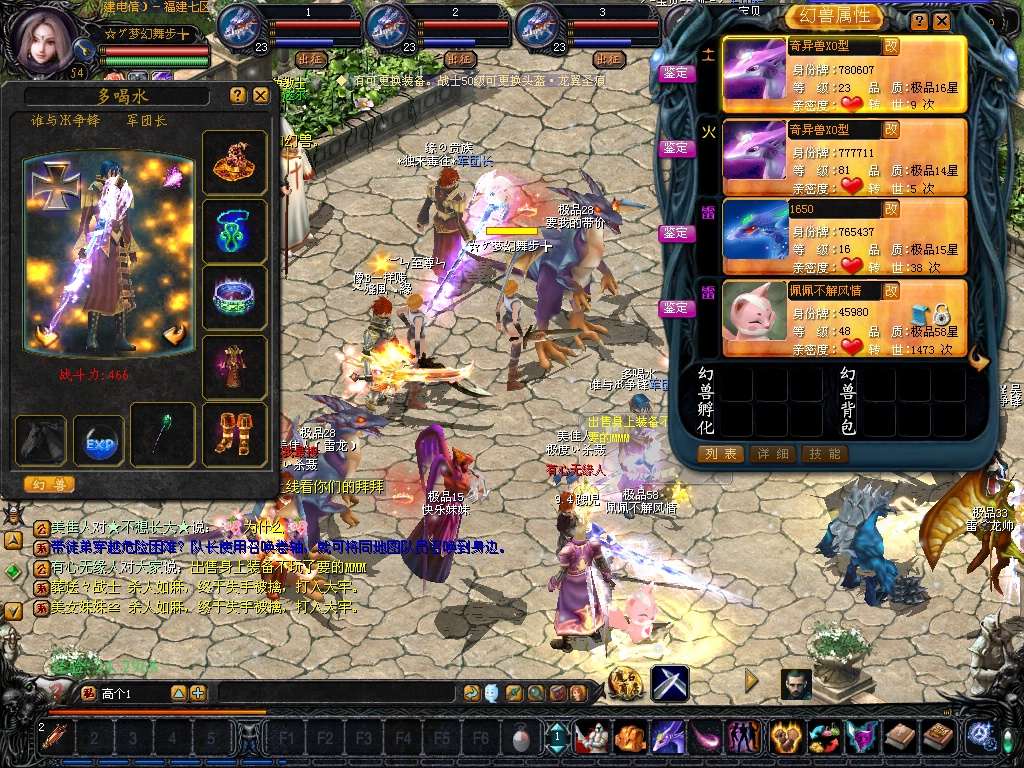
Task: Close the 多喝水 character equipment panel
Action: point(261,95)
